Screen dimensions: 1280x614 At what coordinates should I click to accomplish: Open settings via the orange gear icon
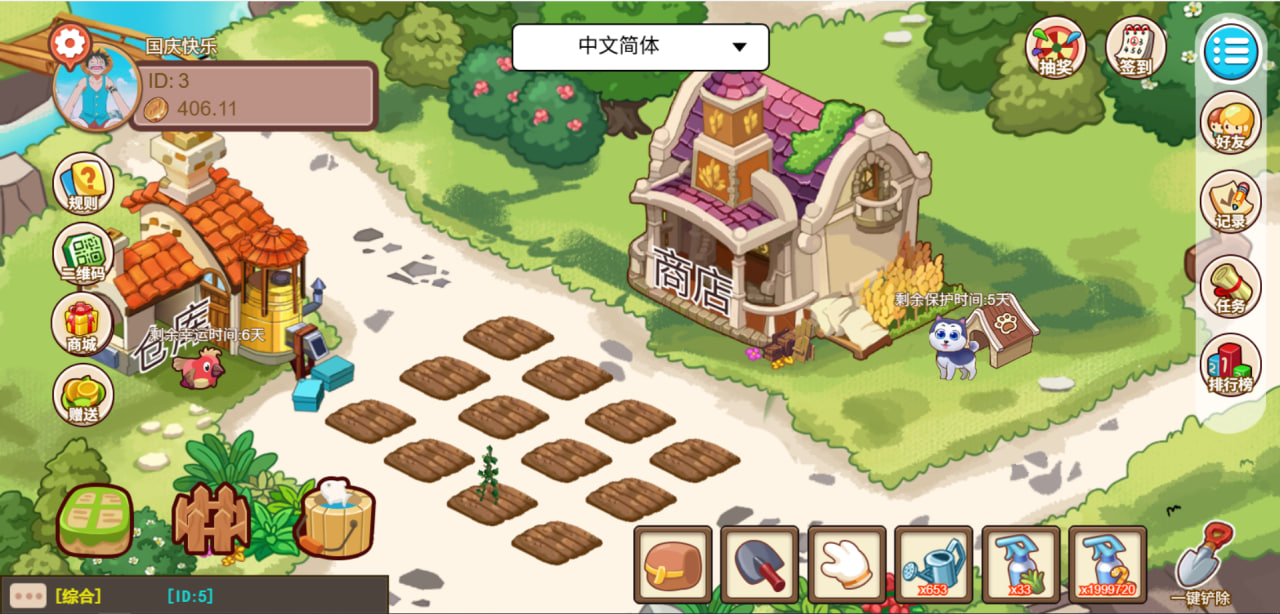[70, 43]
